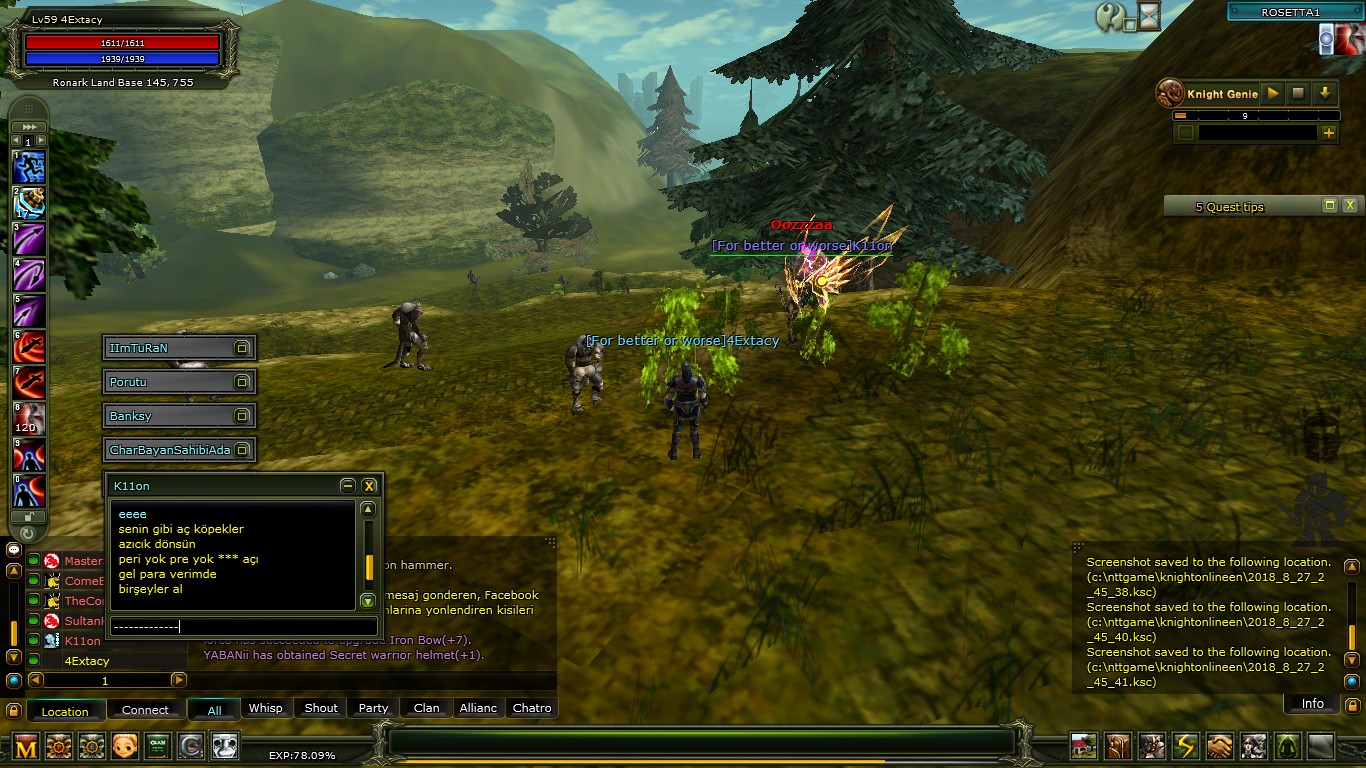
Task: Open the yellow M menu icon
Action: (x=26, y=746)
